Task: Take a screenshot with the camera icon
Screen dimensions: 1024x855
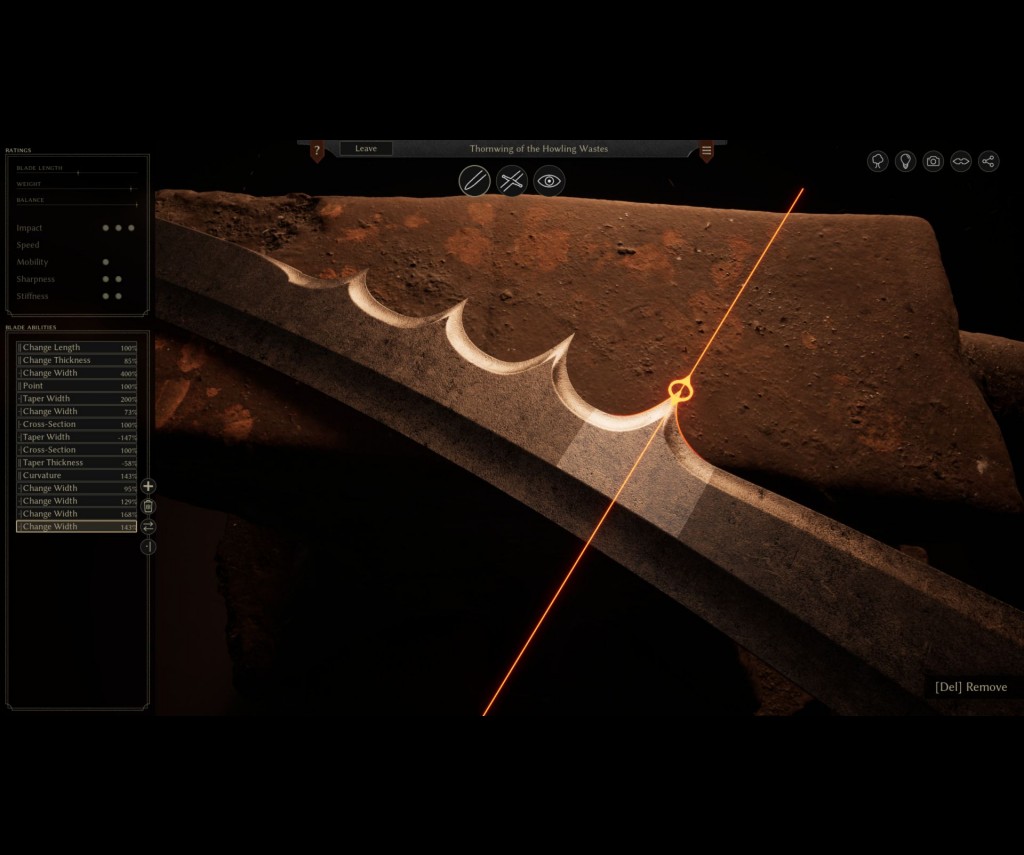Action: click(x=933, y=161)
